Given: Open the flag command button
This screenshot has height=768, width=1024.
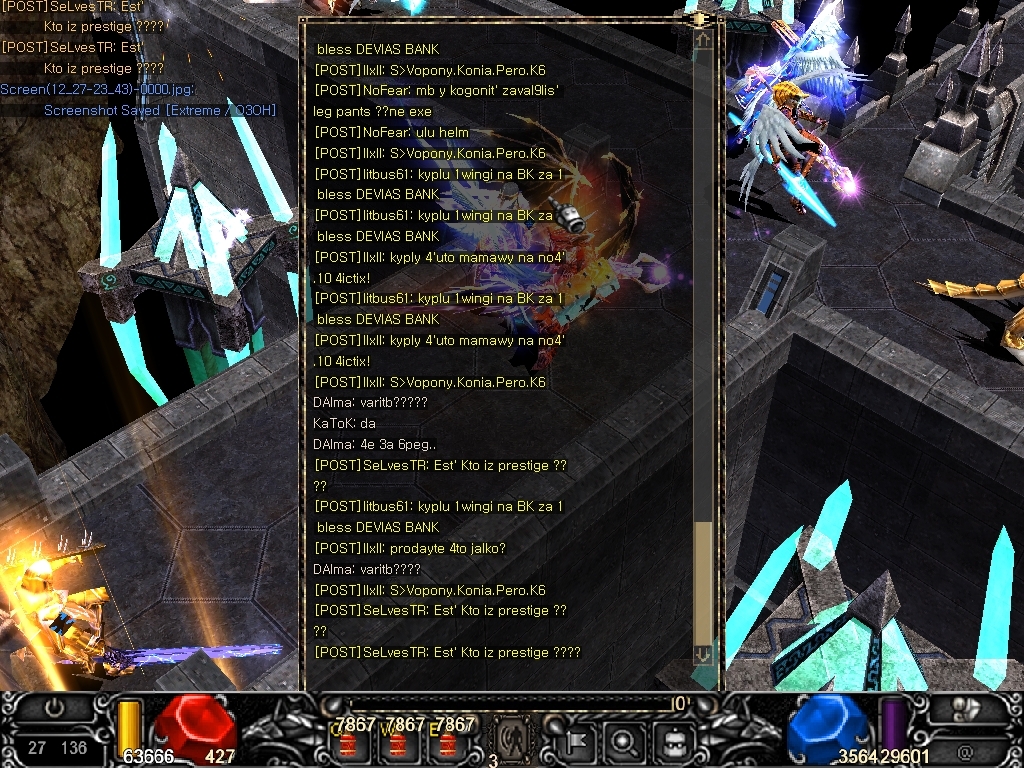Looking at the screenshot, I should [x=578, y=742].
